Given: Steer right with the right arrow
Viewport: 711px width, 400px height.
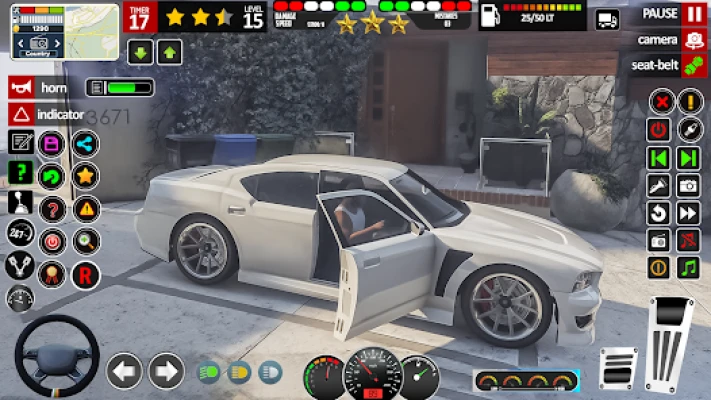Looking at the screenshot, I should point(166,372).
